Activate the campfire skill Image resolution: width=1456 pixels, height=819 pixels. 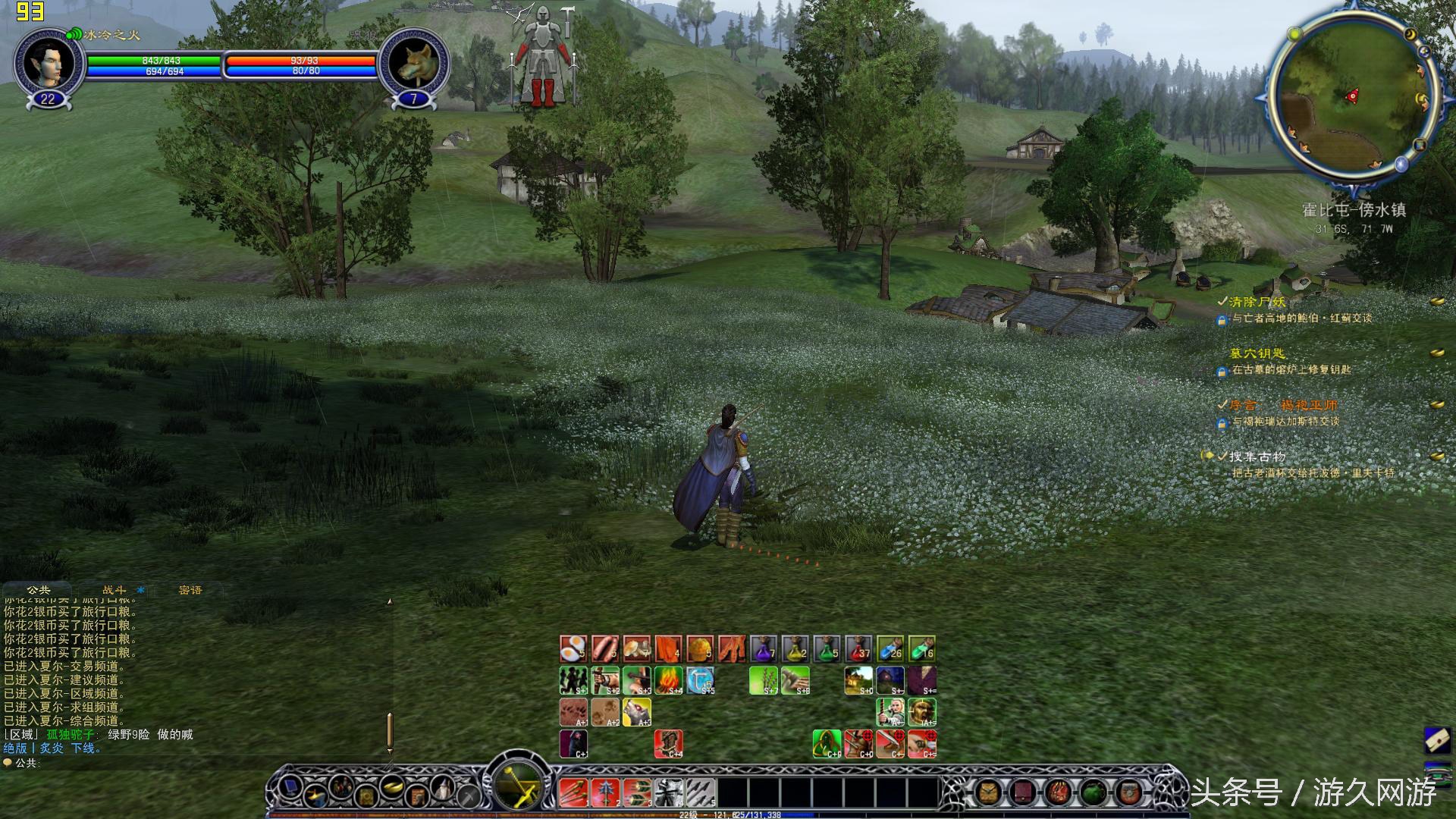(668, 680)
